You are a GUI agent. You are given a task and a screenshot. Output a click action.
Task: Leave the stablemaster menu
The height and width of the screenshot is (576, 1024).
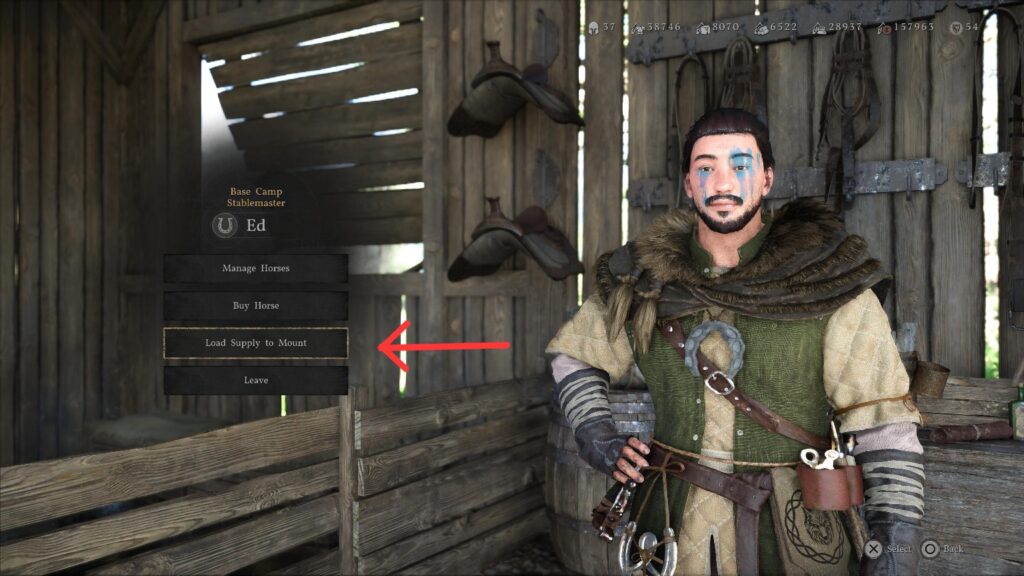256,380
